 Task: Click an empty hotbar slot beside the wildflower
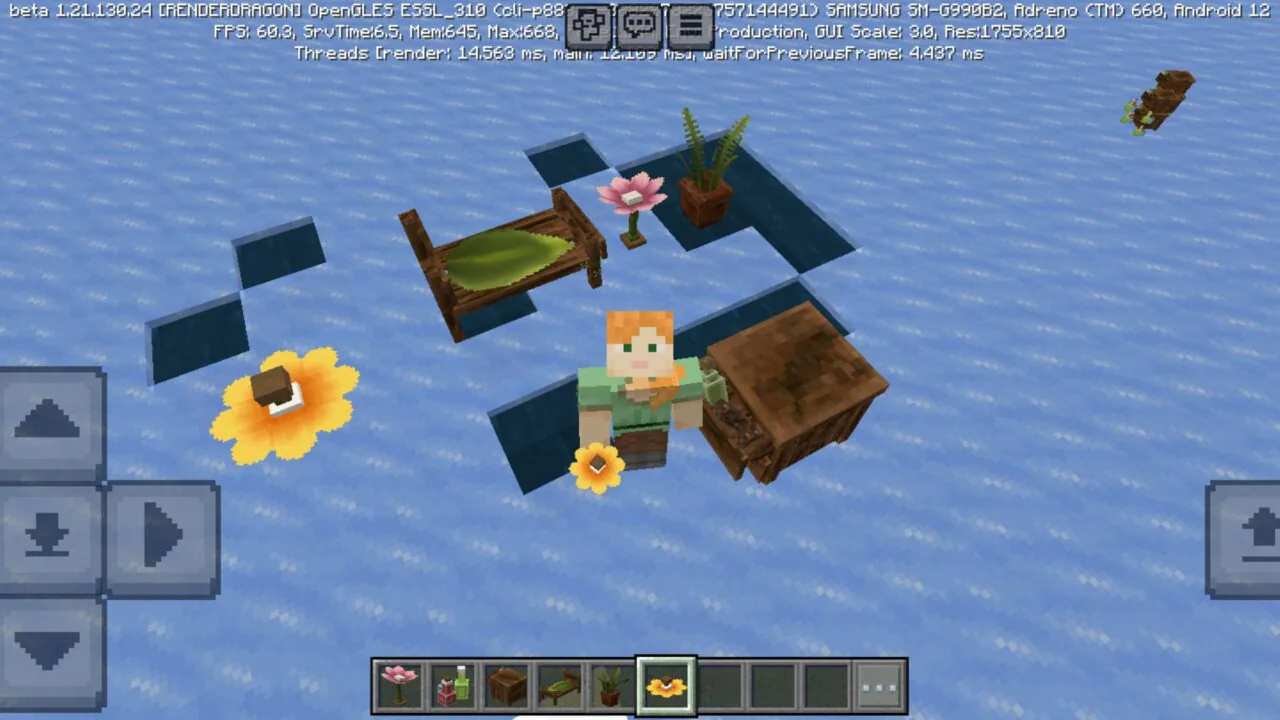pyautogui.click(x=720, y=686)
